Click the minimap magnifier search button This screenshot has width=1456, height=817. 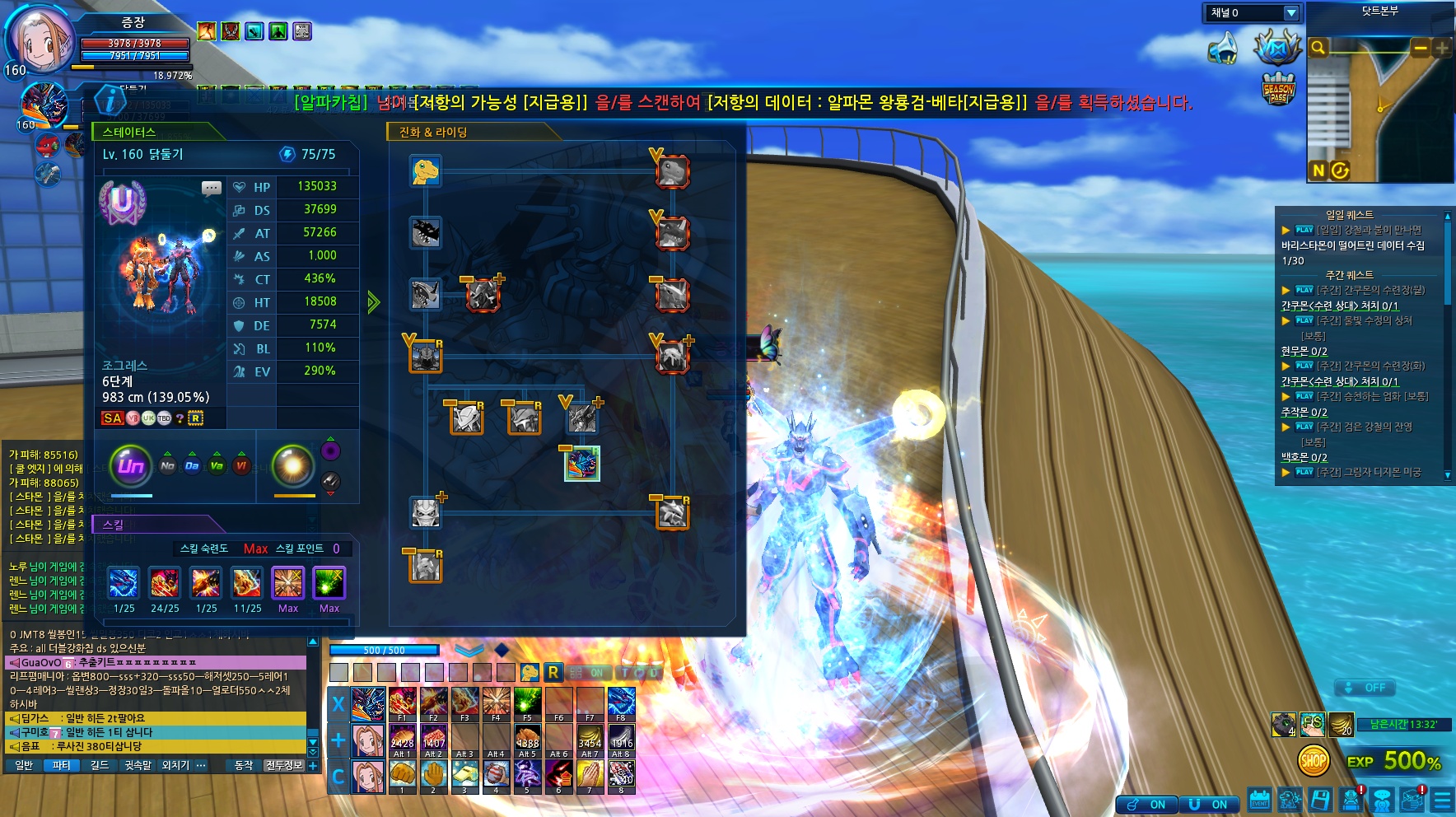click(x=1318, y=48)
